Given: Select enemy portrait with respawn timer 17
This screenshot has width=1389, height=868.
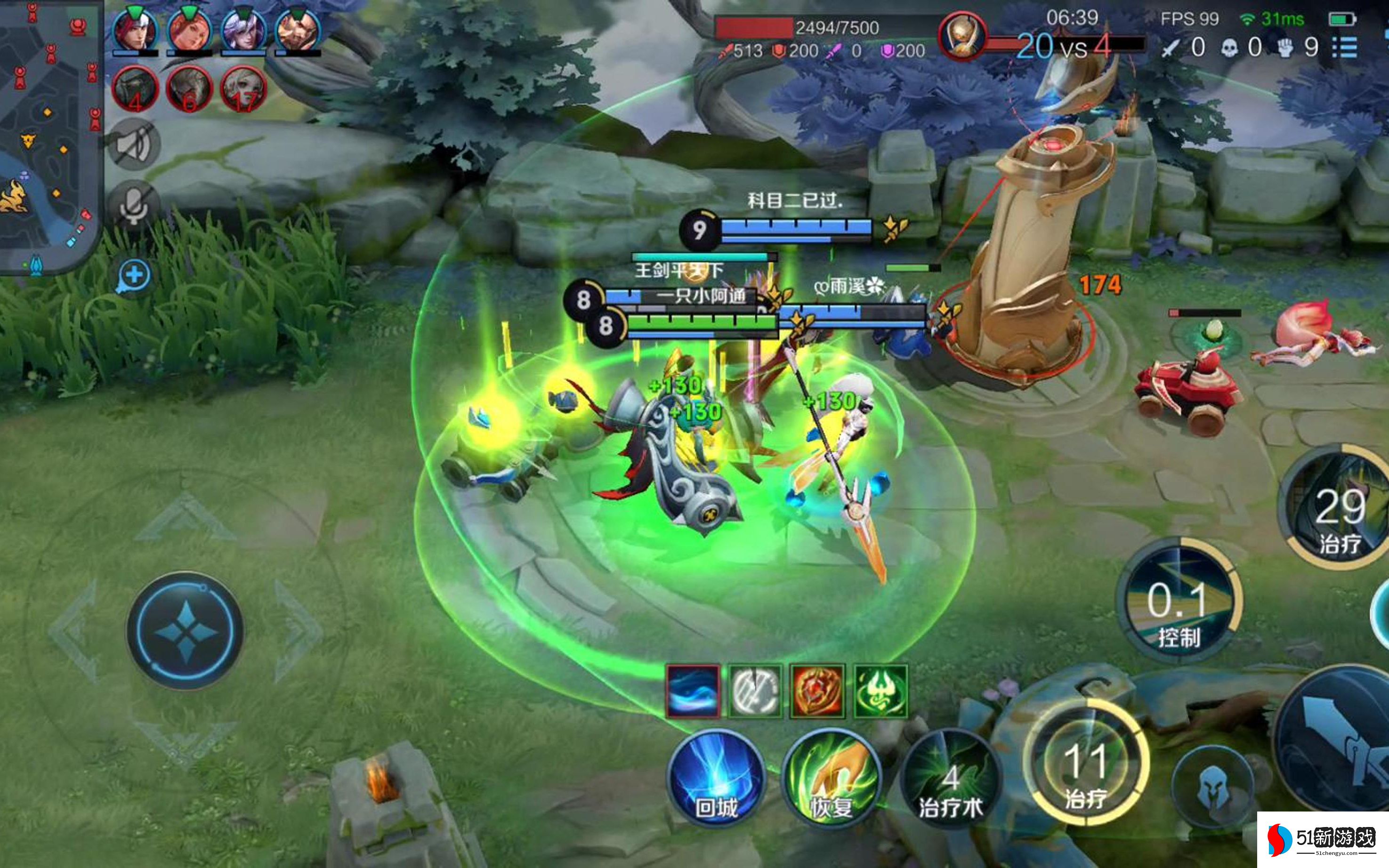Looking at the screenshot, I should [x=243, y=90].
